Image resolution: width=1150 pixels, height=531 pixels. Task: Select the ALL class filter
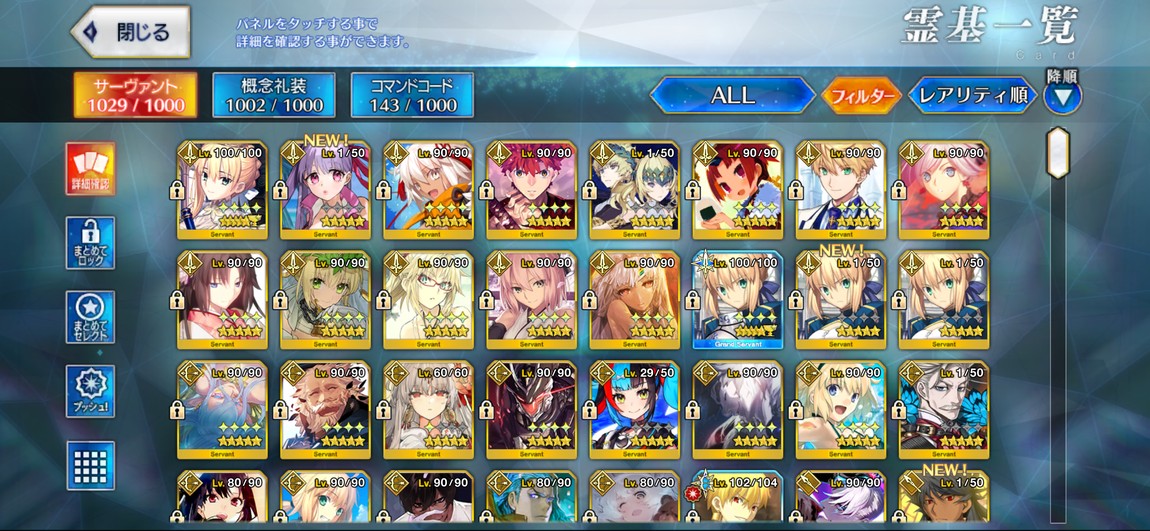coord(732,96)
